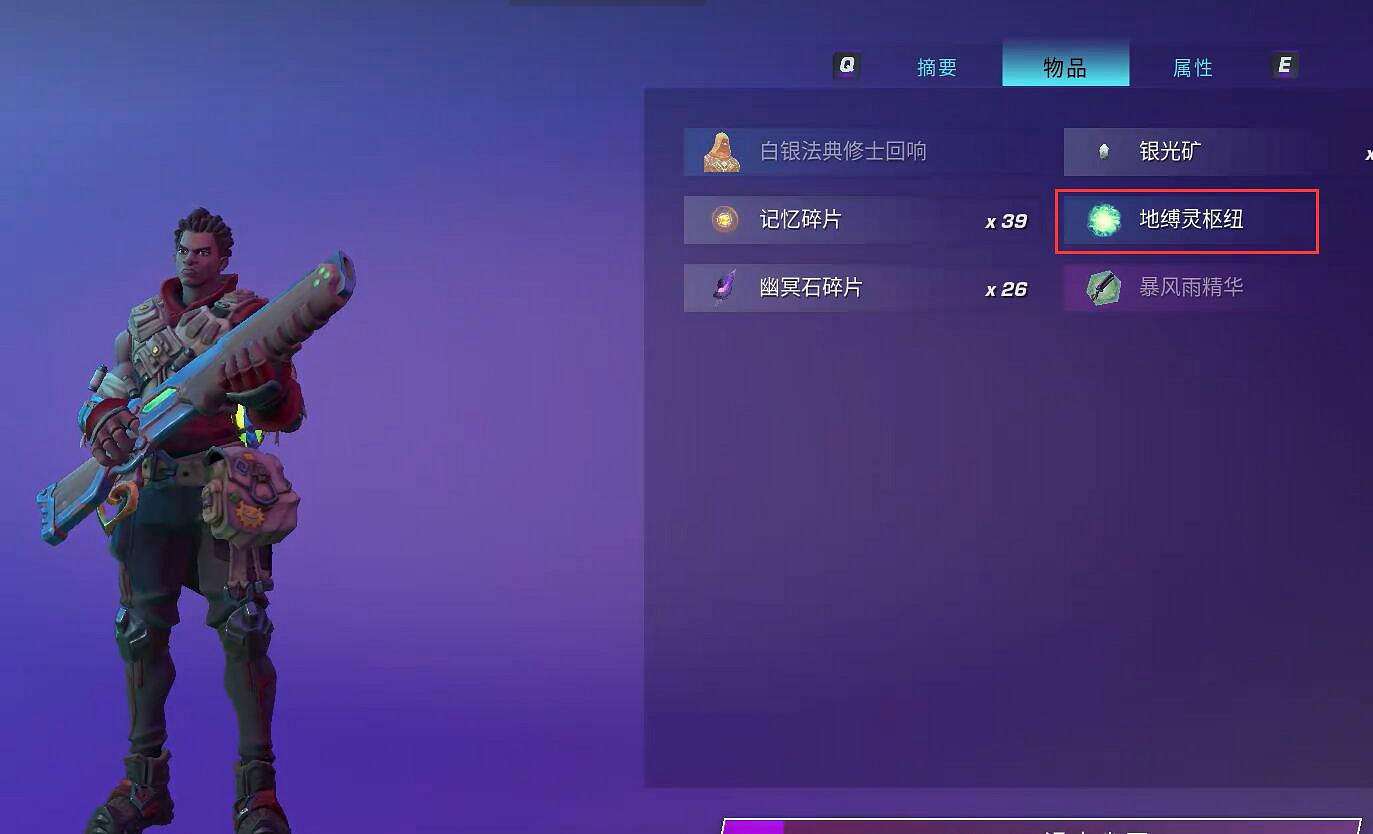This screenshot has height=834, width=1373.
Task: Click the Q key shortcut icon
Action: [x=846, y=65]
